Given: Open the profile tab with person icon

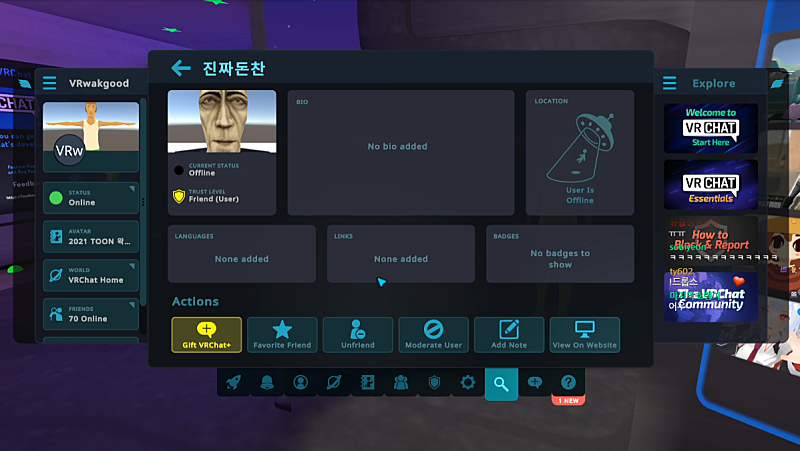Looking at the screenshot, I should pyautogui.click(x=301, y=382).
